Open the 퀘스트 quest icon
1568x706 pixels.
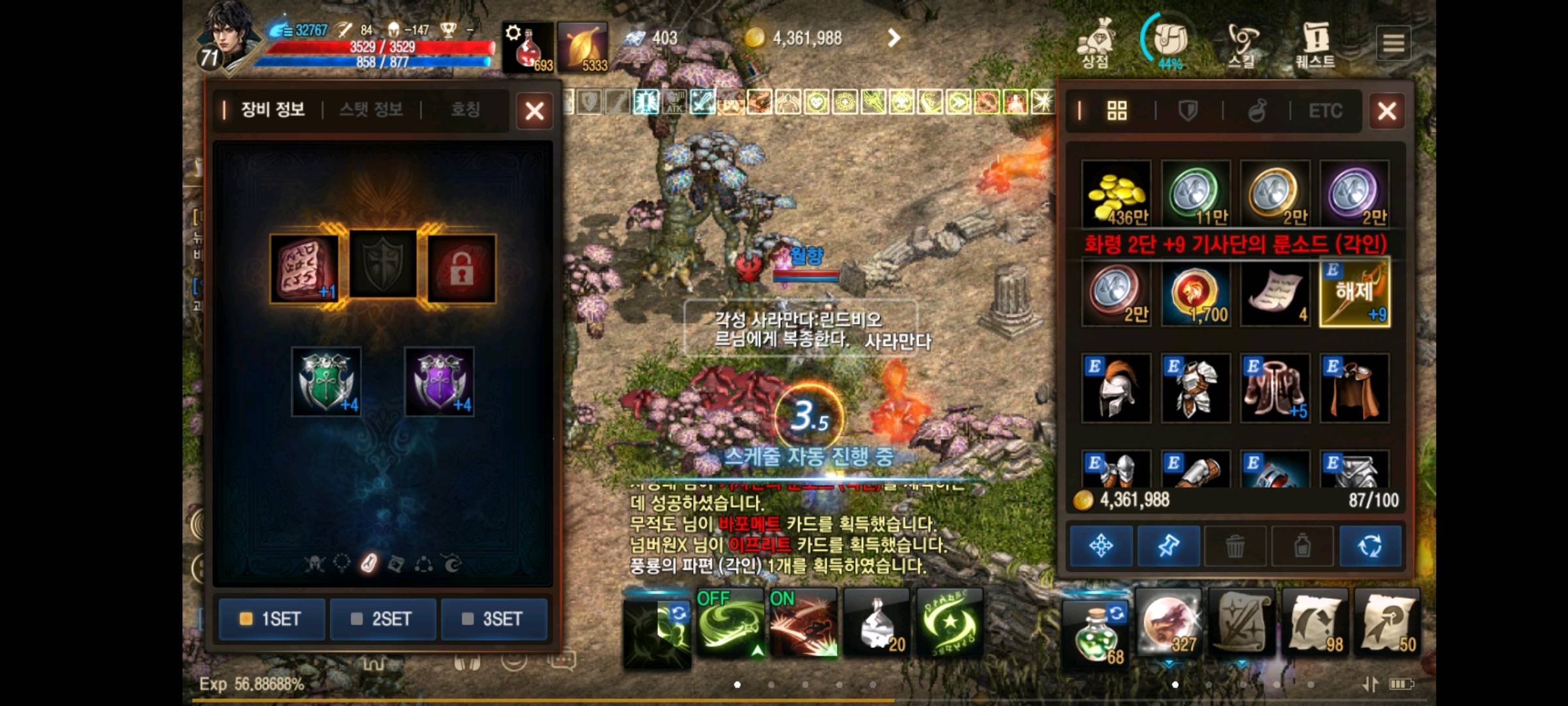1316,41
